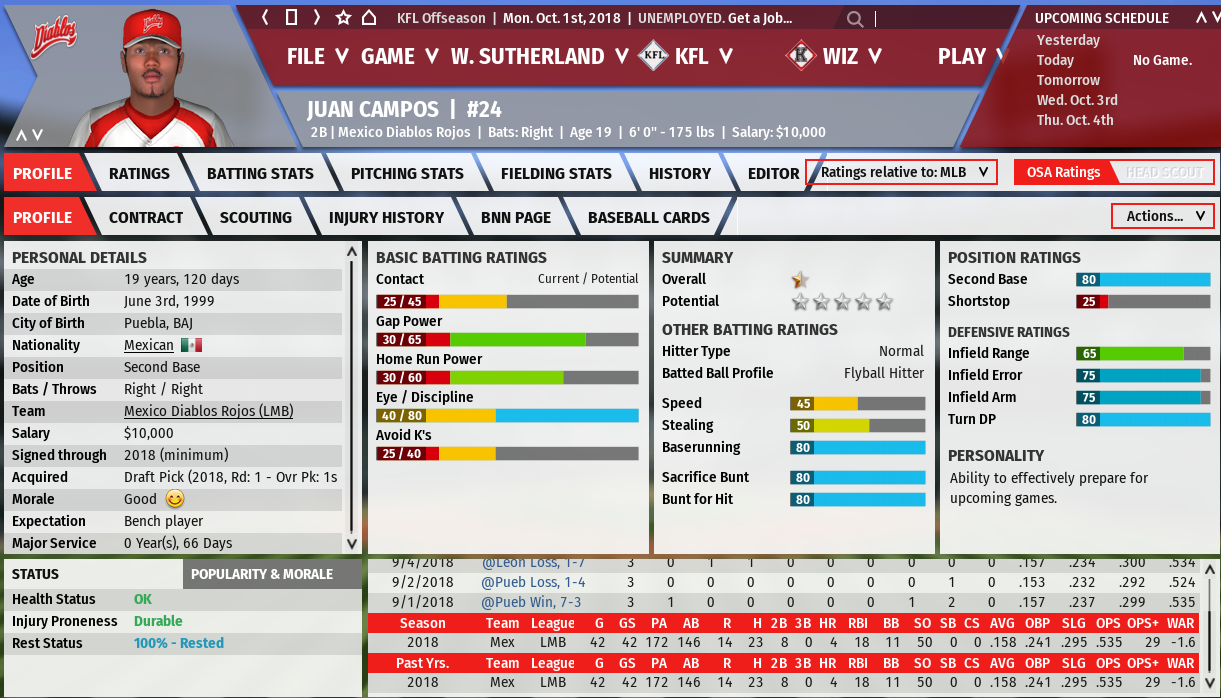
Task: Switch to the BATTING STATS tab
Action: [260, 173]
